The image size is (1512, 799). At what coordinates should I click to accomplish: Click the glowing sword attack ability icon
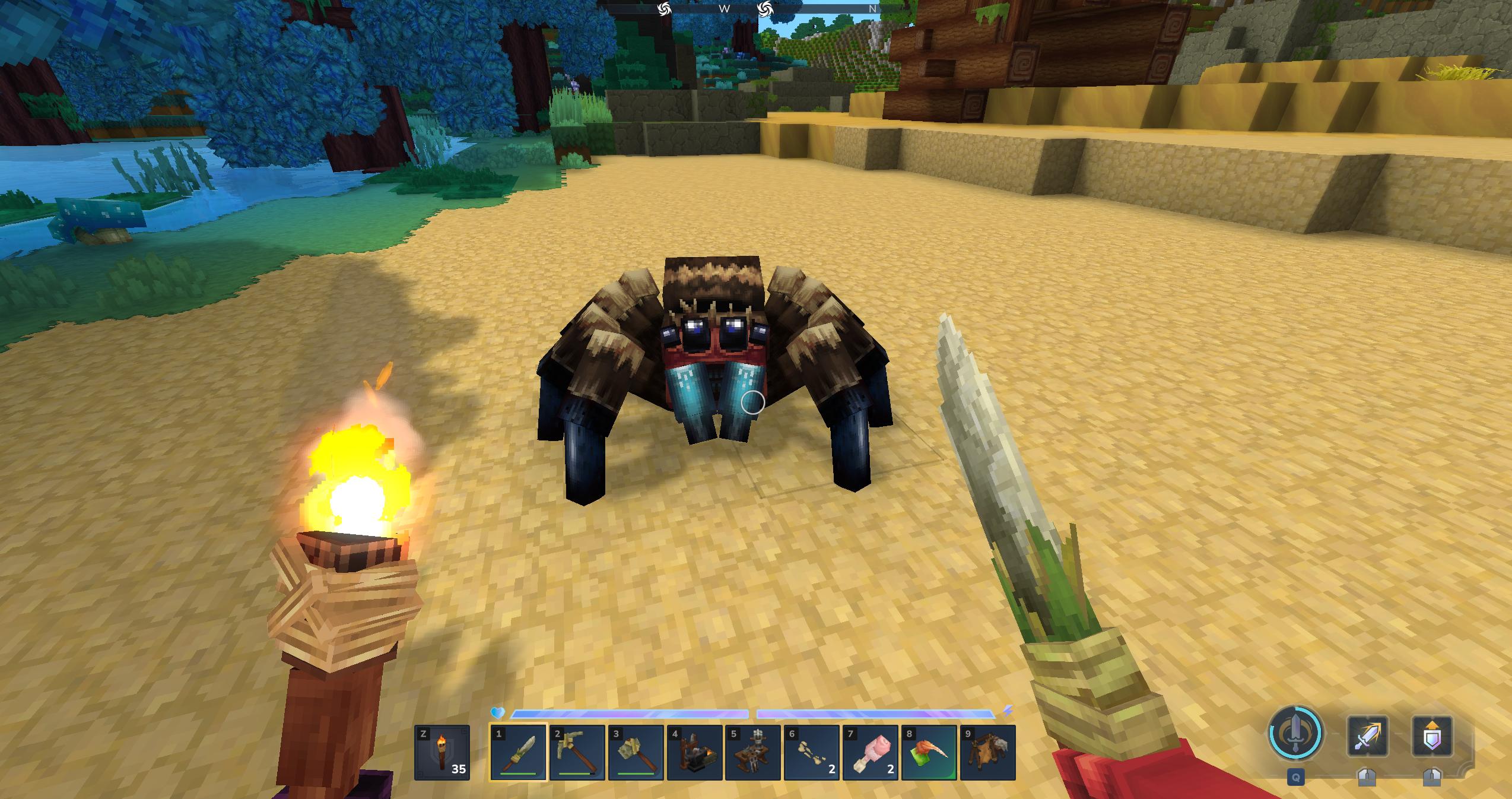[1367, 736]
